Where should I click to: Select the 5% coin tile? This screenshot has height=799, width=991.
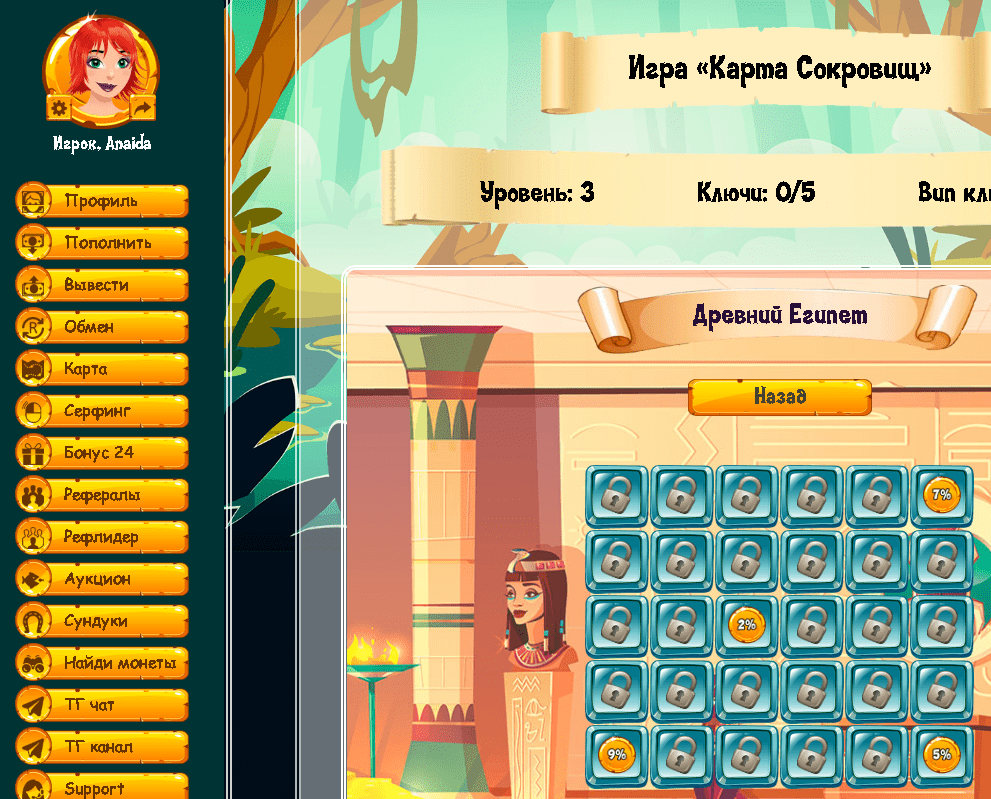[x=941, y=755]
